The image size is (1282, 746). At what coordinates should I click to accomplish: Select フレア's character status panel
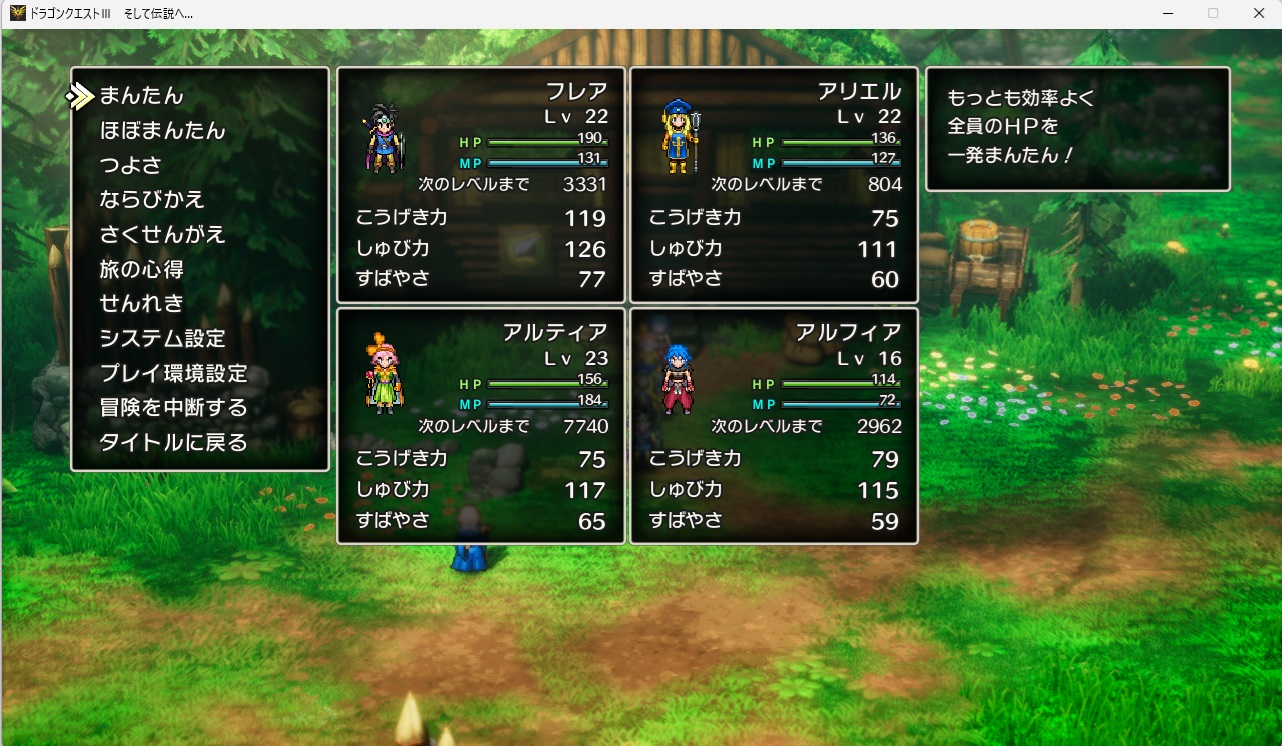(x=481, y=185)
